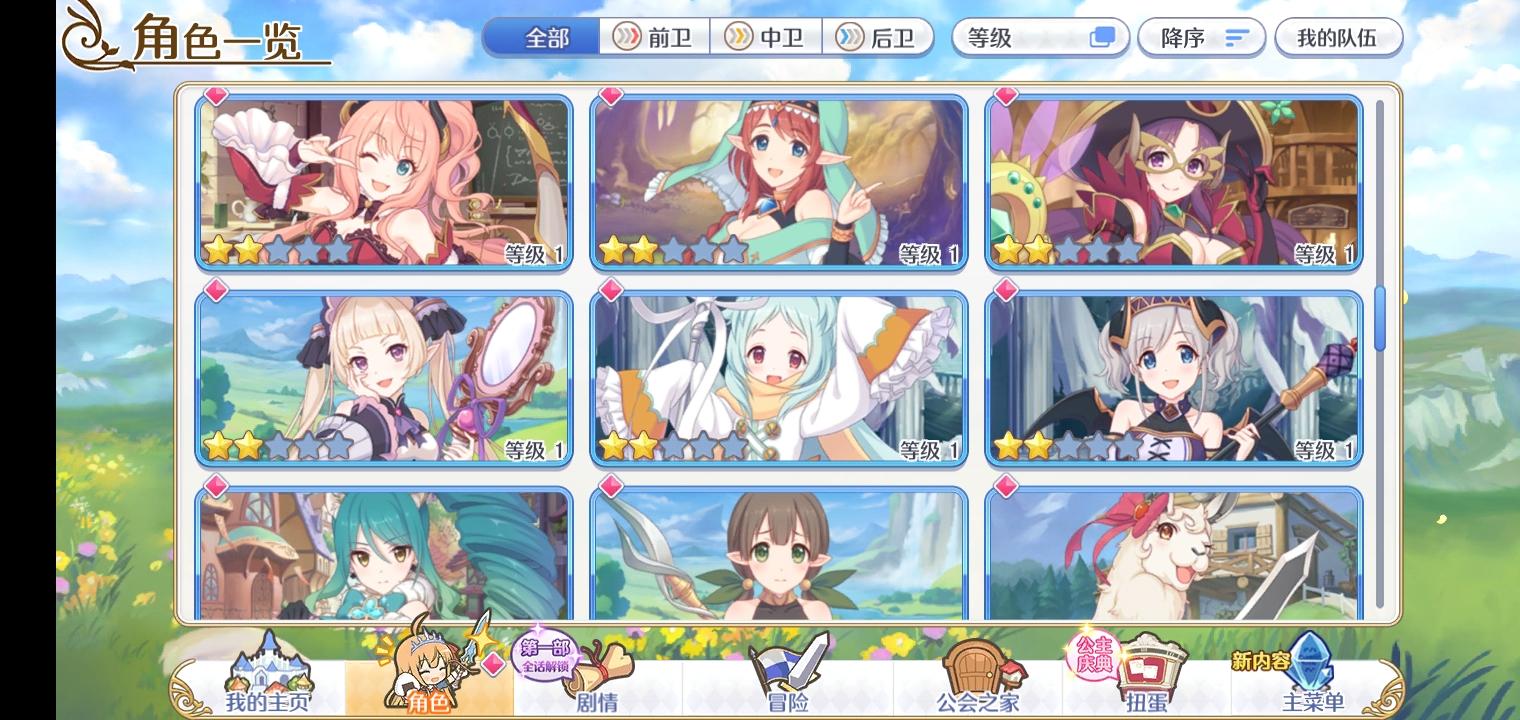
Task: Toggle 降序 descending sort order
Action: [x=1201, y=37]
